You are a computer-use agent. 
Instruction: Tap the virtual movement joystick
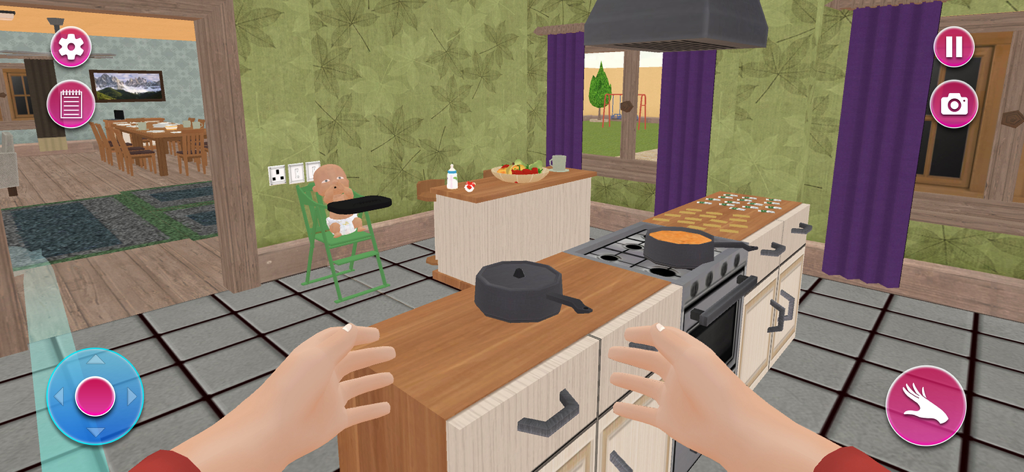[x=95, y=396]
